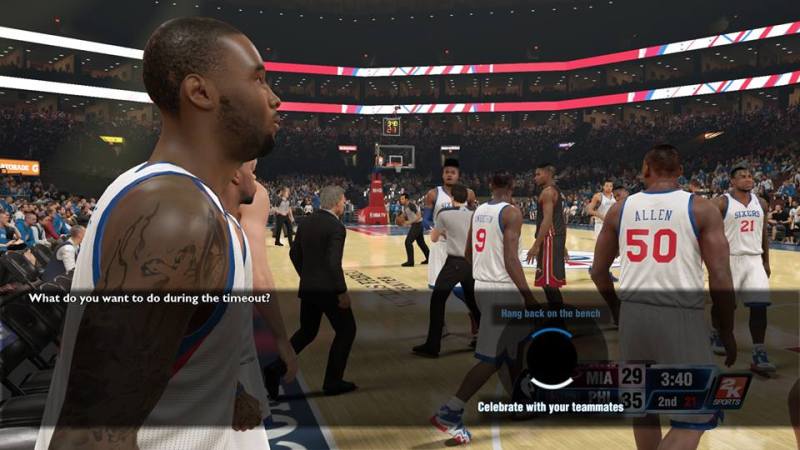
Task: Select Celebrate with your teammates option
Action: point(550,407)
